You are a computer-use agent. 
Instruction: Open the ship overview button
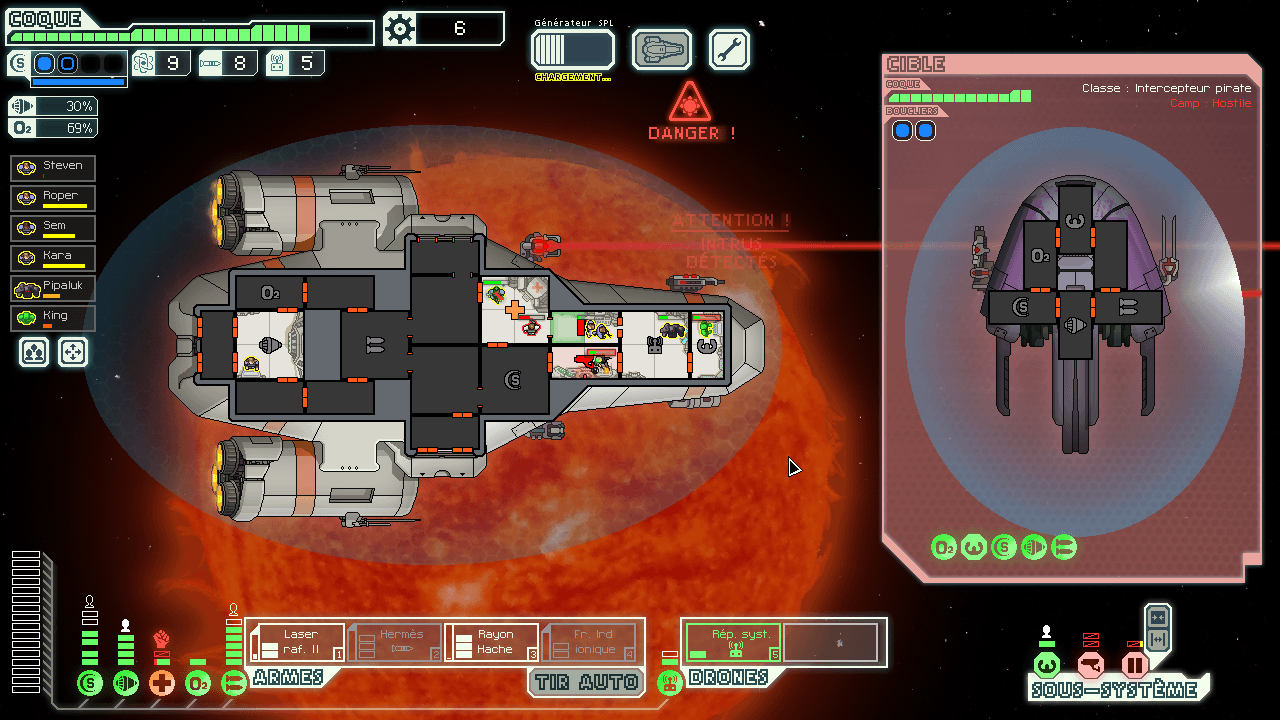[x=662, y=49]
